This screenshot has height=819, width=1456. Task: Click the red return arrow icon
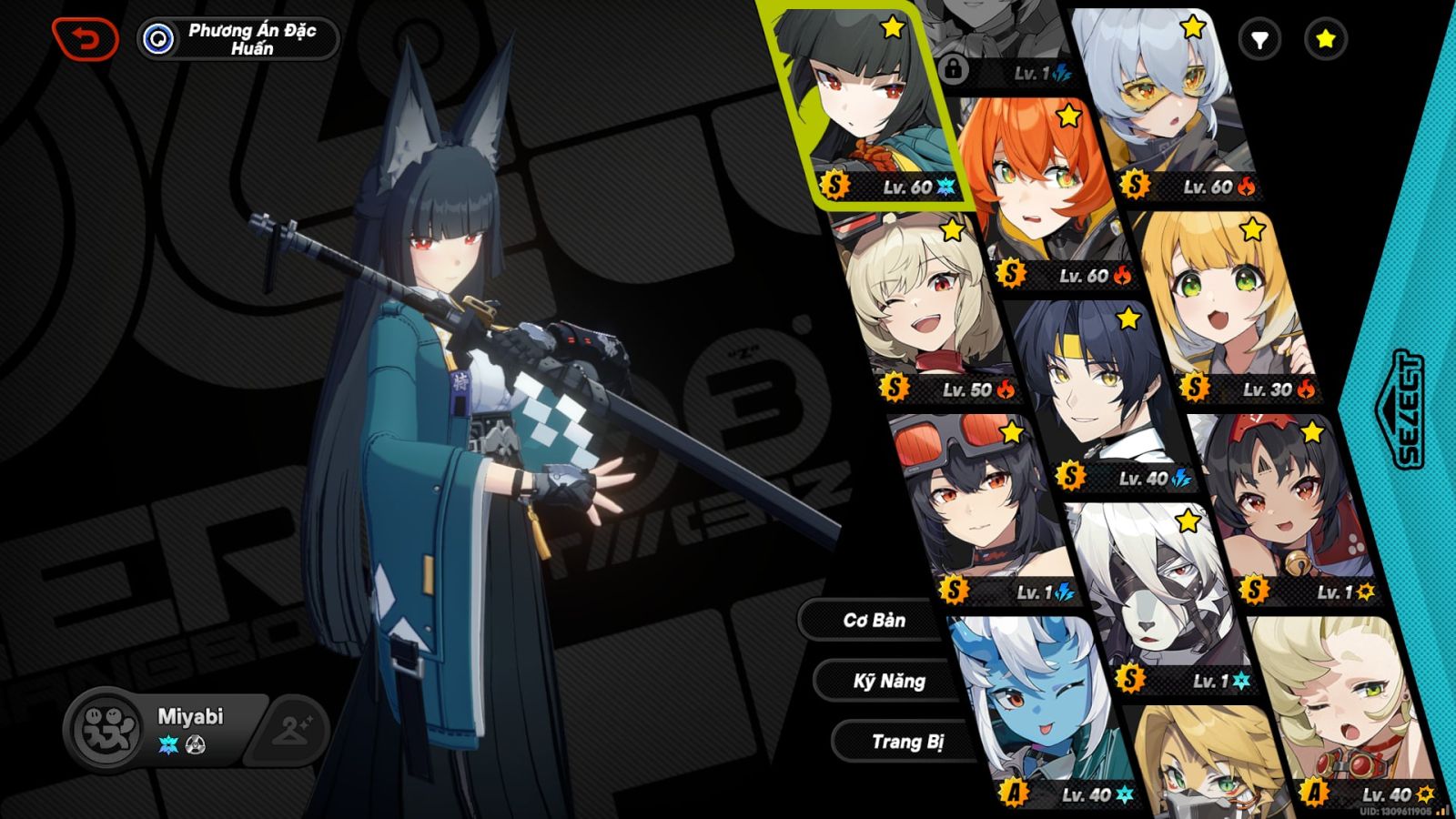[x=86, y=38]
